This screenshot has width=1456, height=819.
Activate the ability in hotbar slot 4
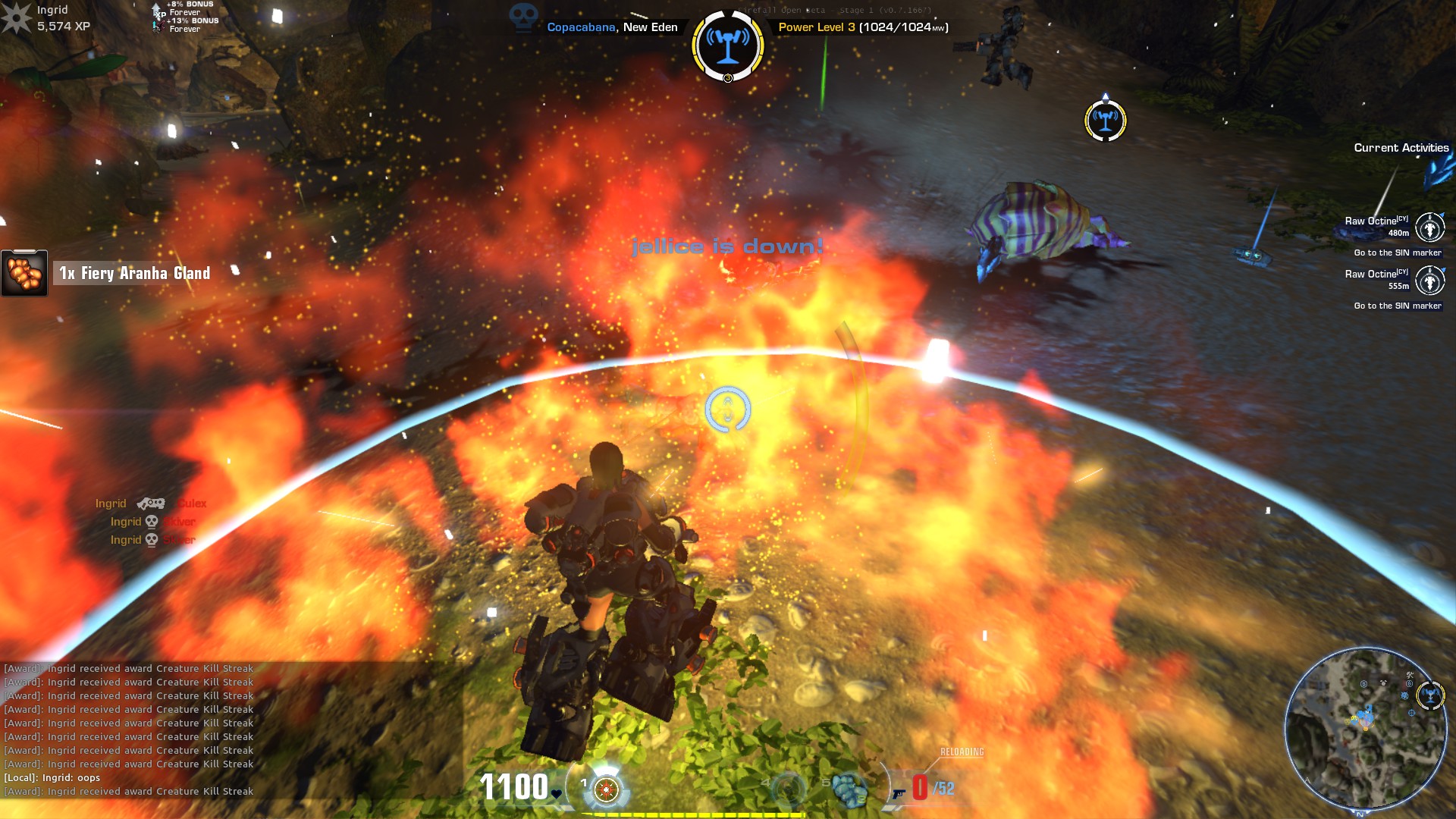coord(789,789)
